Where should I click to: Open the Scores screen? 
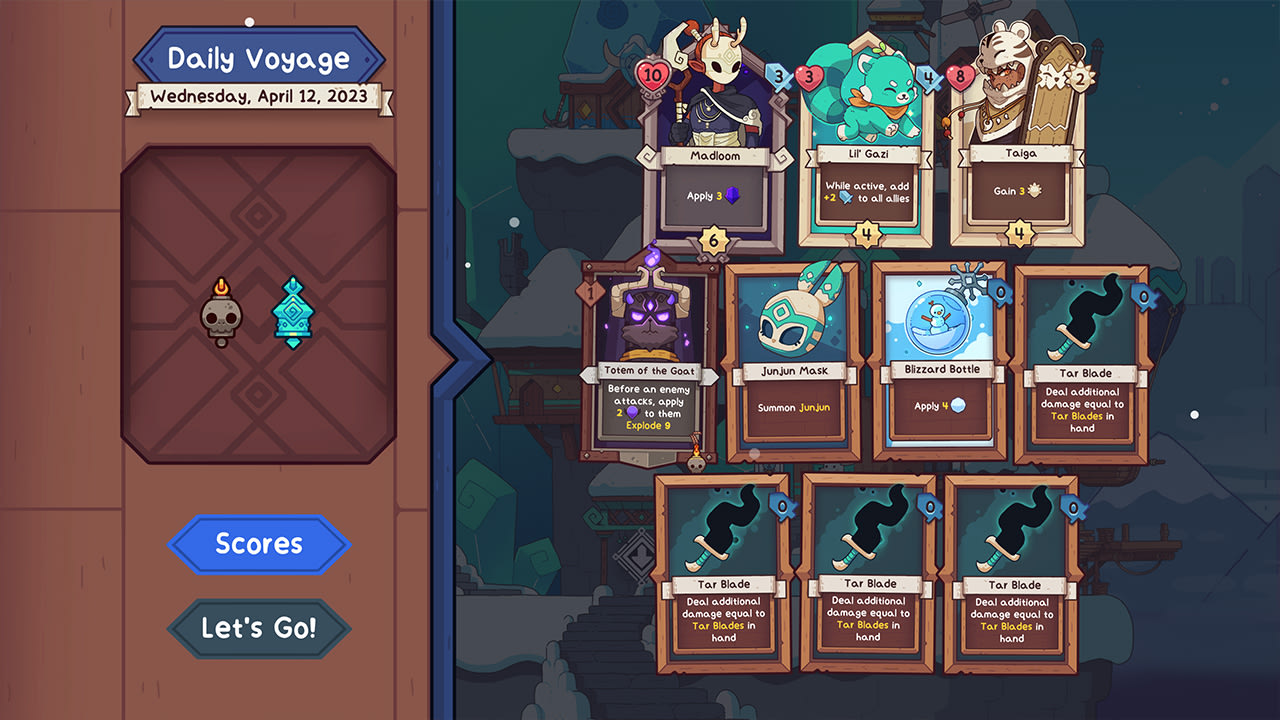coord(258,544)
